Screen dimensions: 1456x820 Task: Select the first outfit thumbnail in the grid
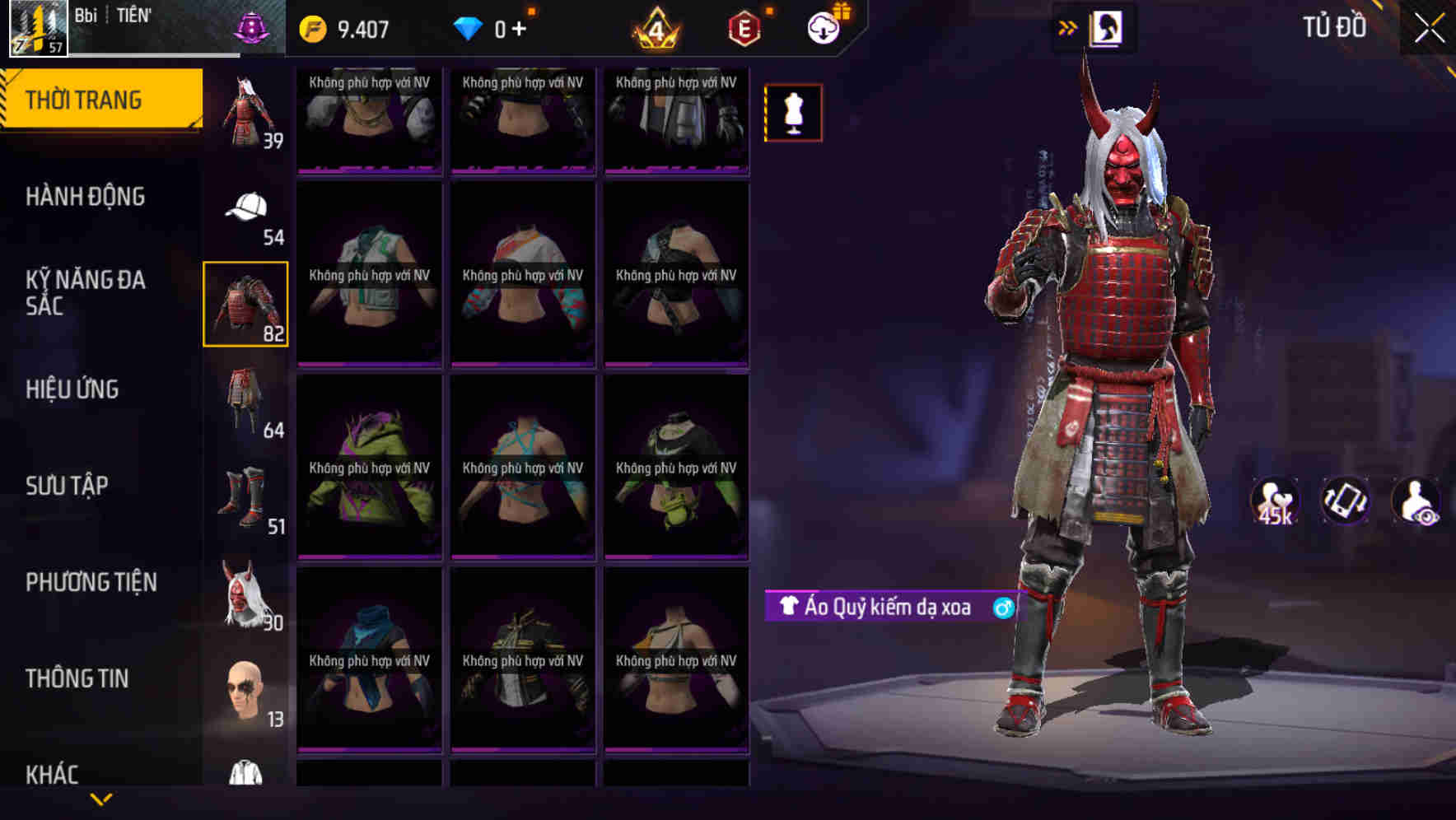tap(369, 119)
